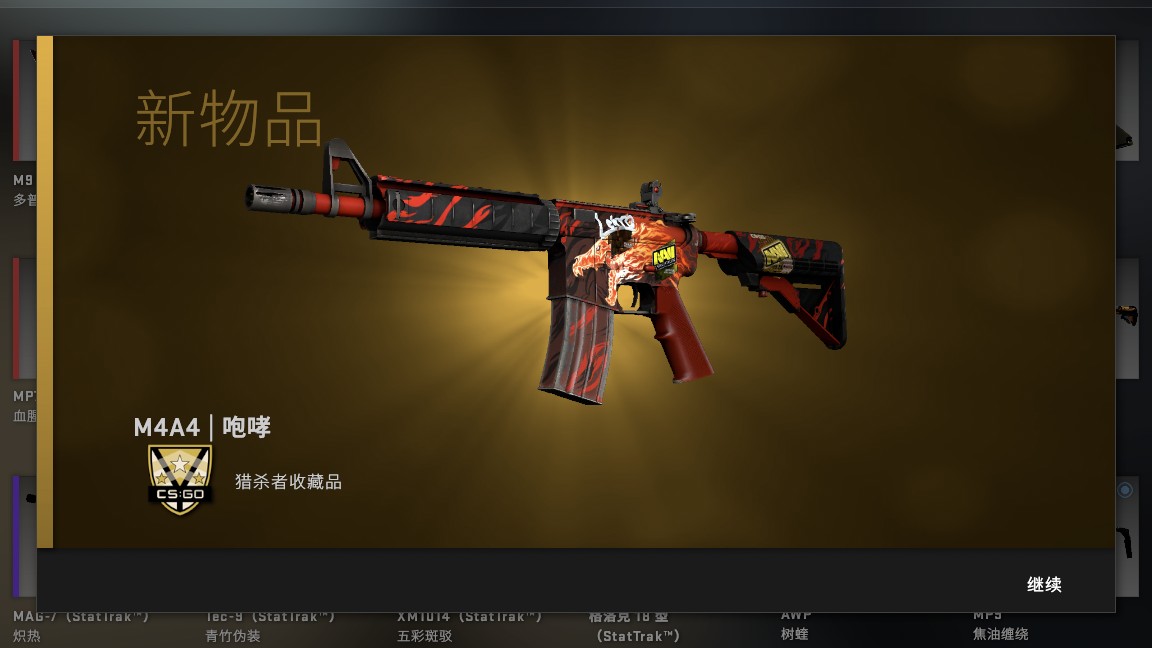This screenshot has width=1152, height=648.
Task: Continue past the new item screen
Action: [1043, 585]
